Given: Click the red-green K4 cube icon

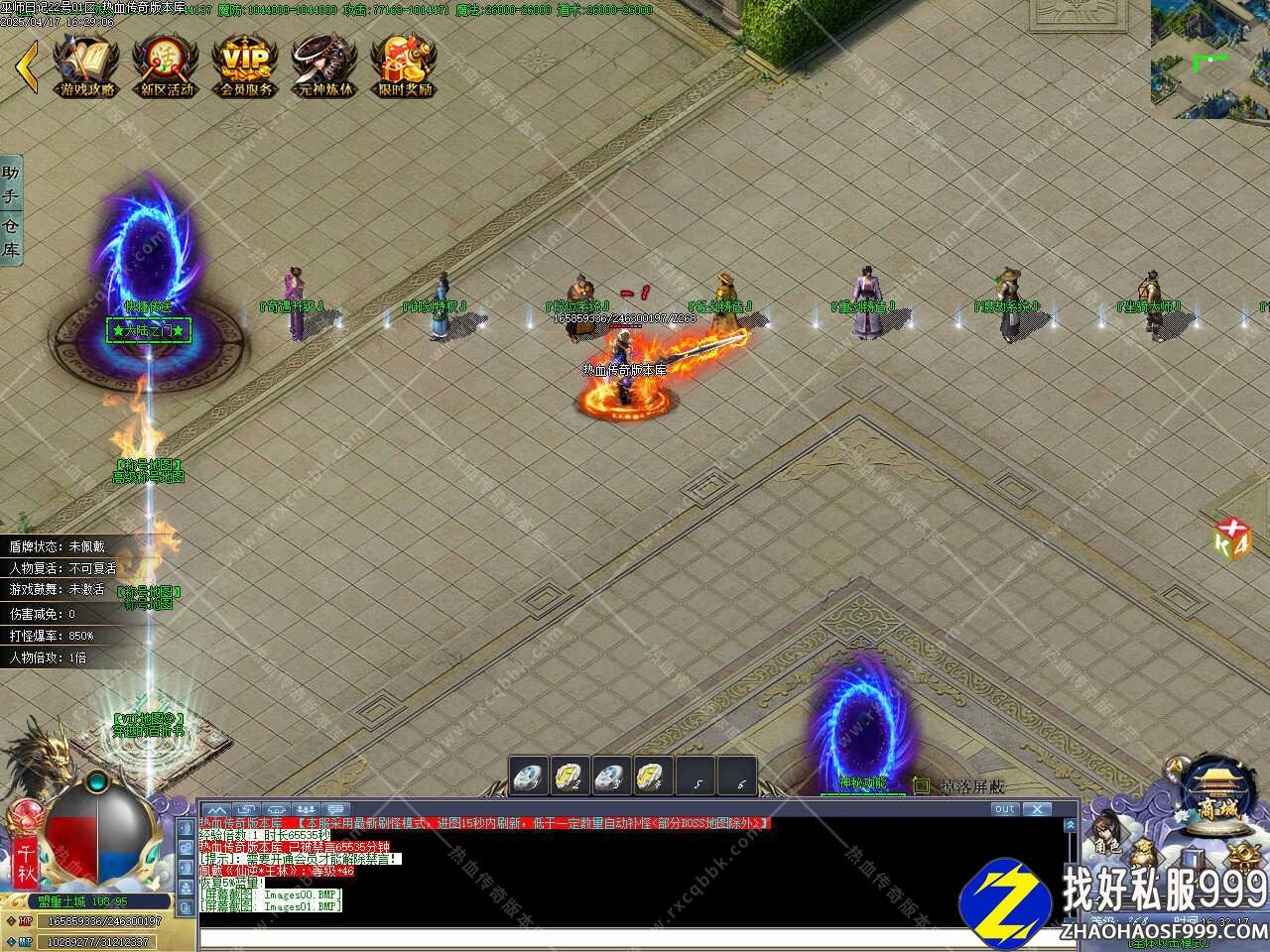Looking at the screenshot, I should 1231,540.
